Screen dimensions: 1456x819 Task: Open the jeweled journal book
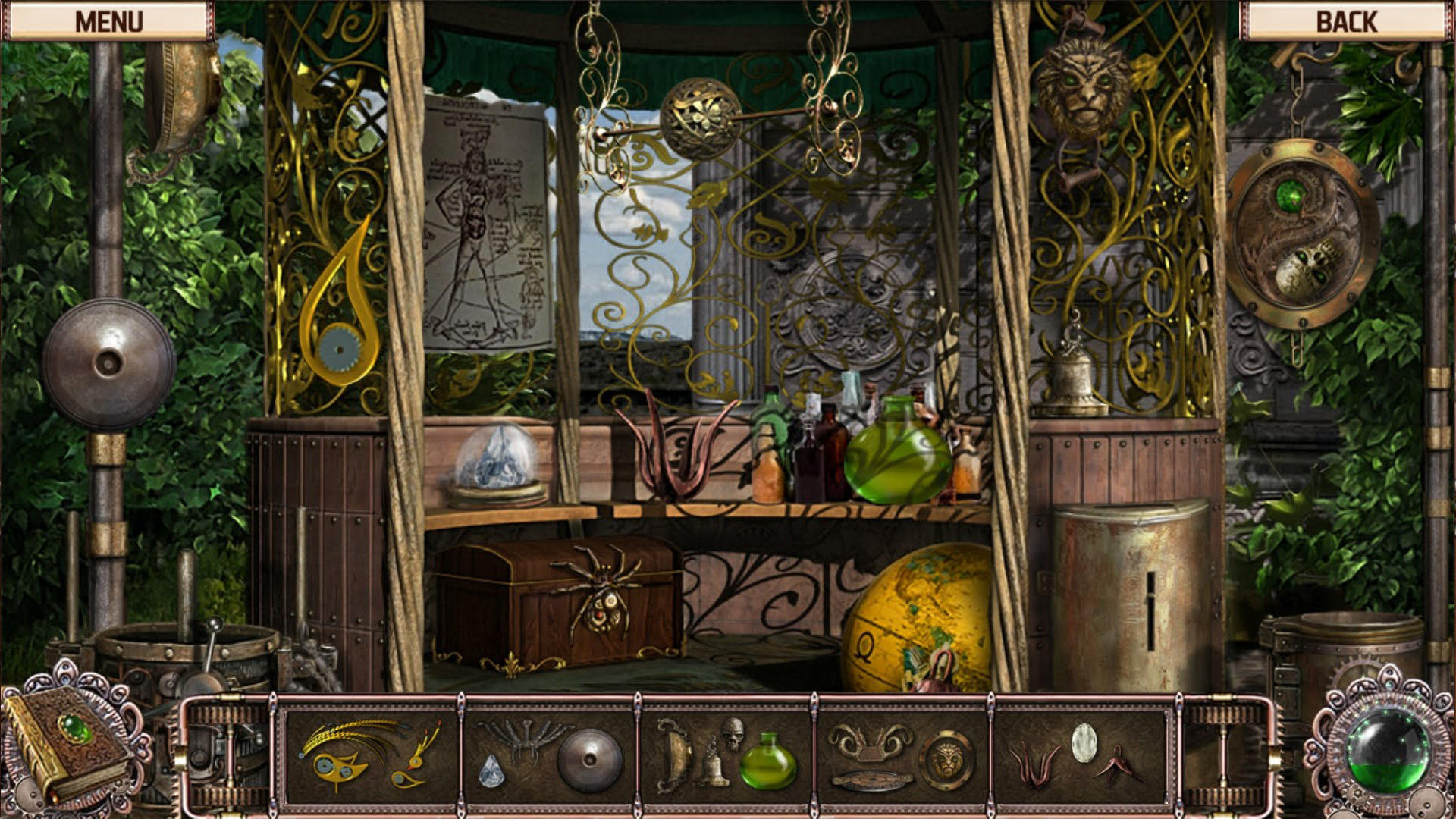(x=68, y=747)
